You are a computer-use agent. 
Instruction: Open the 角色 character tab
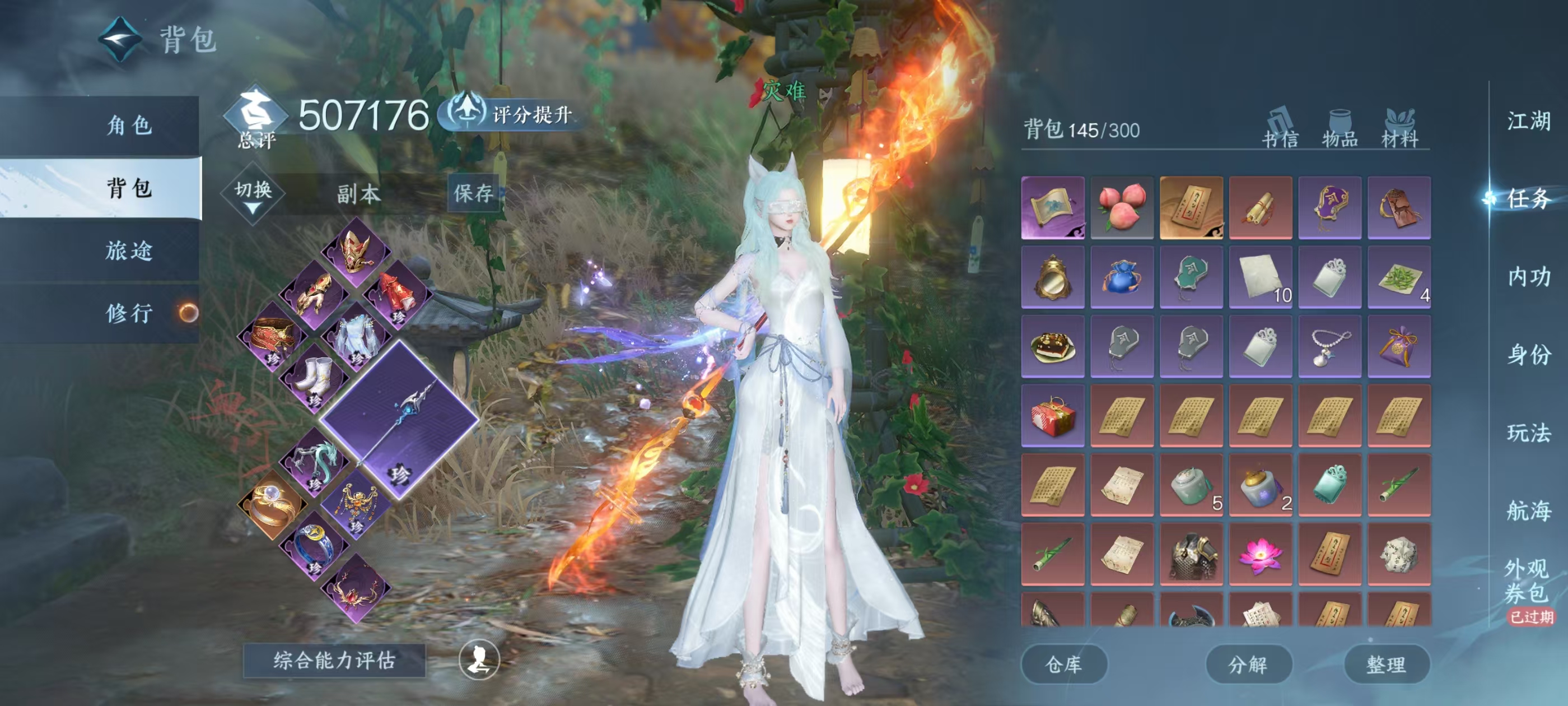point(128,126)
